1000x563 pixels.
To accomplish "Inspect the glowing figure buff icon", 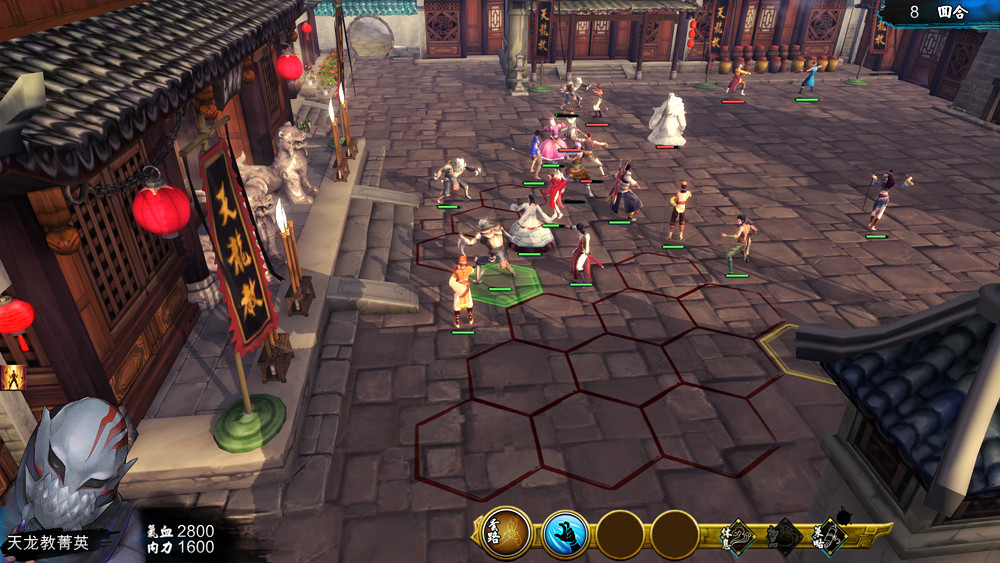I will tap(12, 378).
